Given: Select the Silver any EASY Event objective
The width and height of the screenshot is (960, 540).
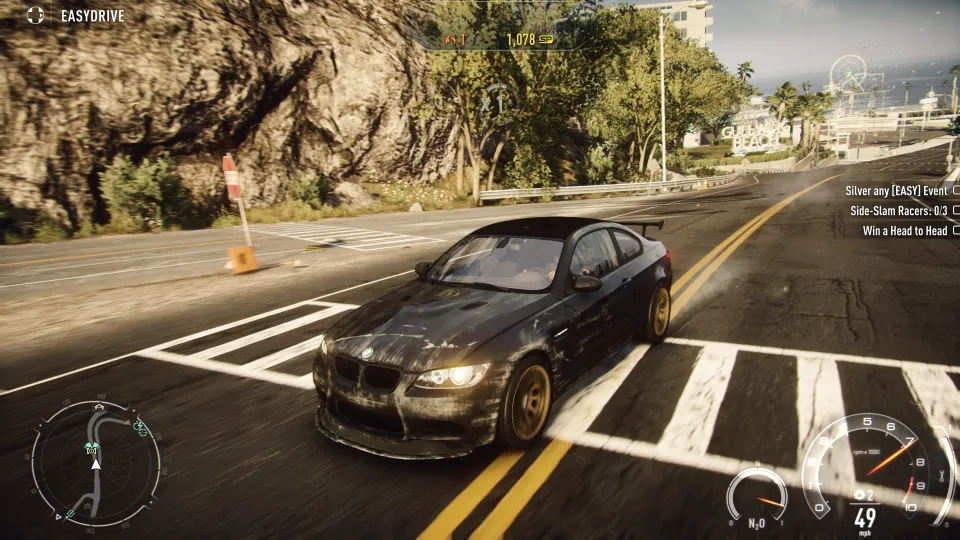Looking at the screenshot, I should [x=896, y=190].
